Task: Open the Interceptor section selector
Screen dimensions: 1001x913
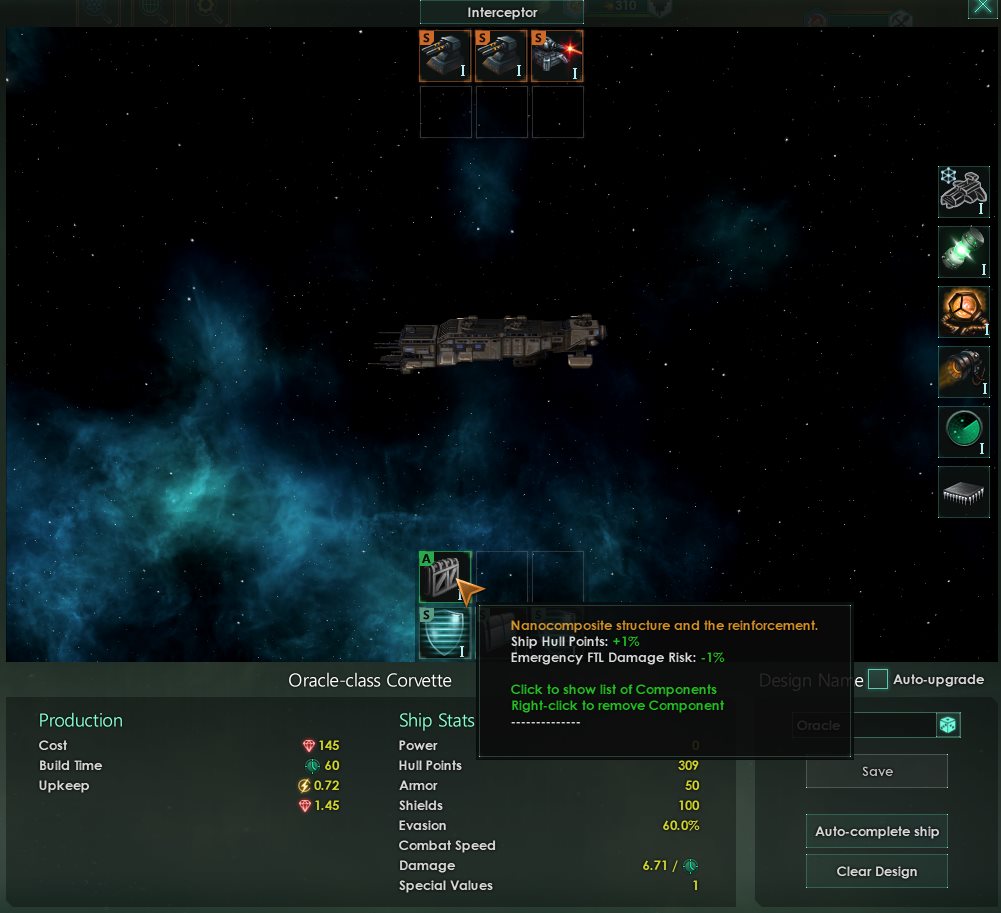Action: (x=501, y=13)
